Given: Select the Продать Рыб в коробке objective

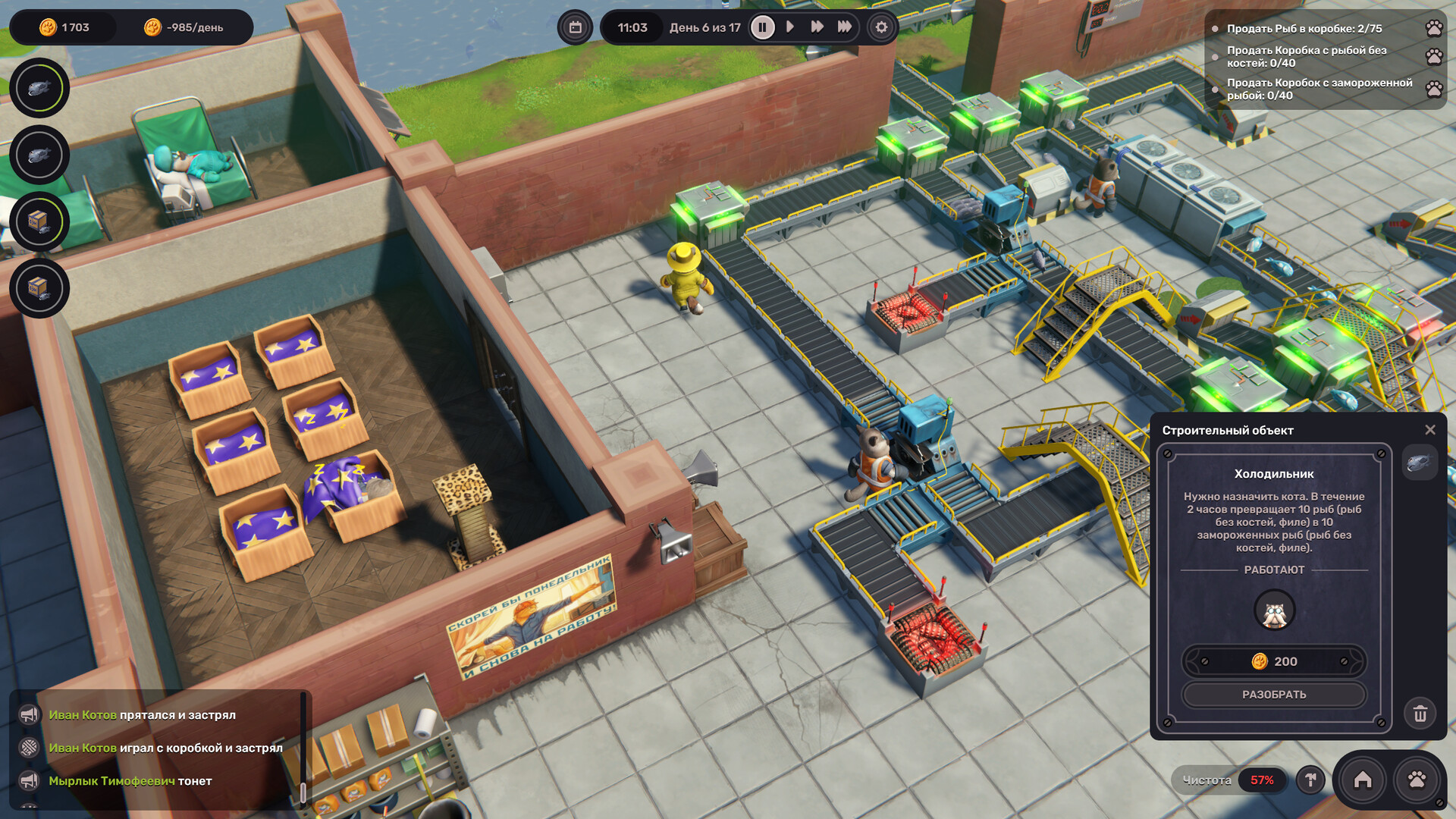Looking at the screenshot, I should pyautogui.click(x=1304, y=29).
